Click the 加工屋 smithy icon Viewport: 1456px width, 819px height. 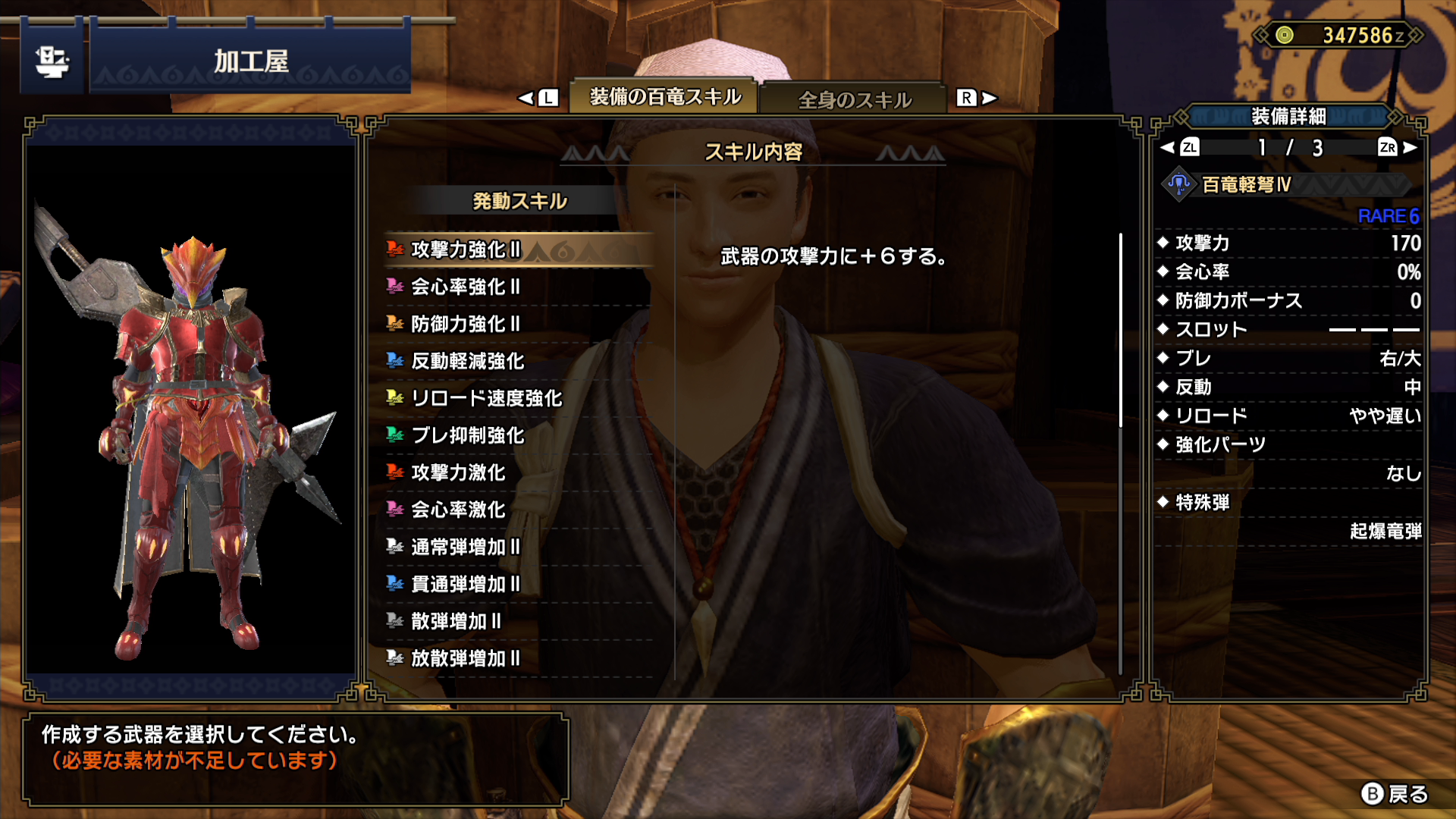52,61
